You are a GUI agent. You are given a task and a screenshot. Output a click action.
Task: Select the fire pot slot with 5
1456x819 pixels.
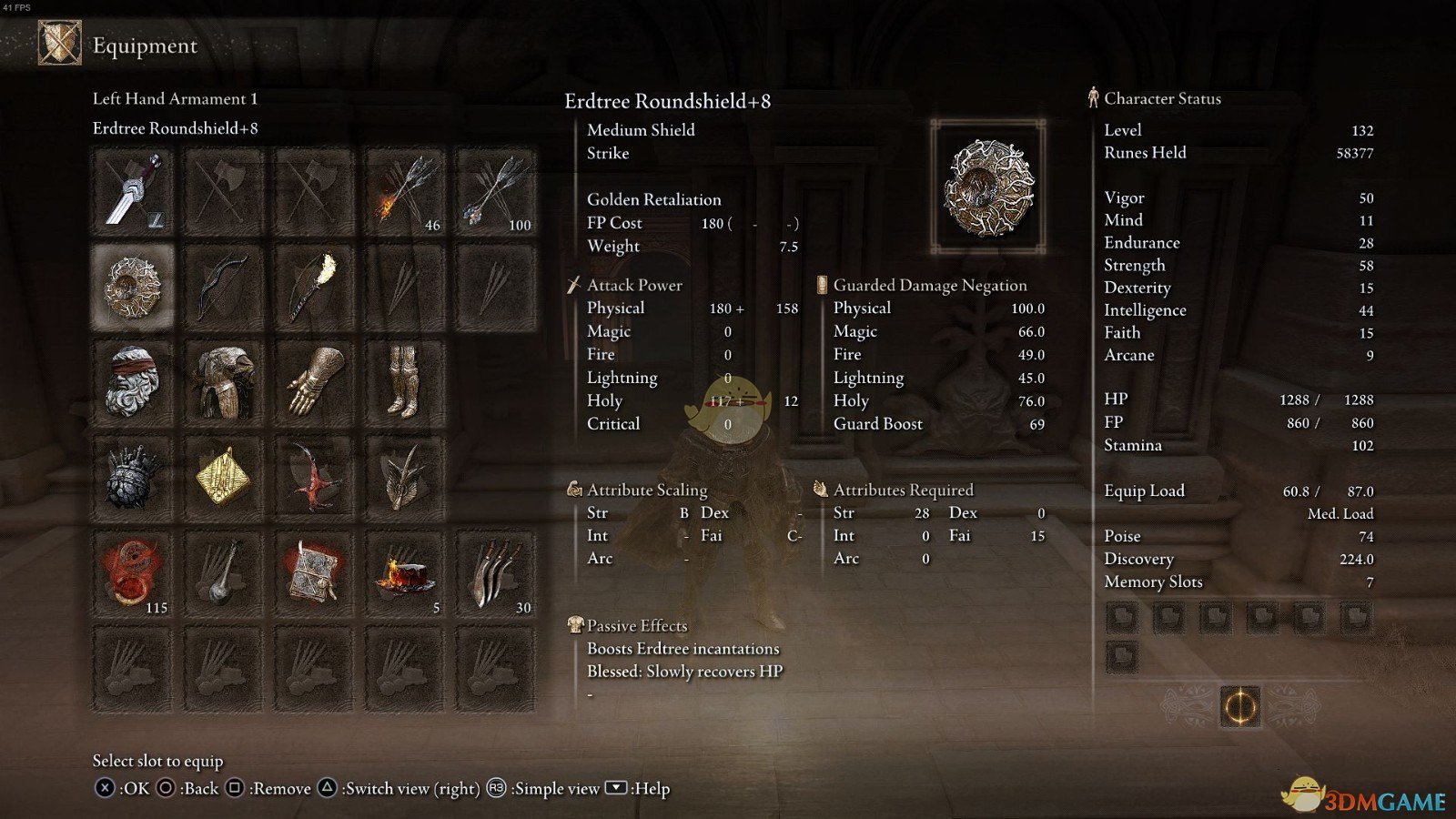405,574
